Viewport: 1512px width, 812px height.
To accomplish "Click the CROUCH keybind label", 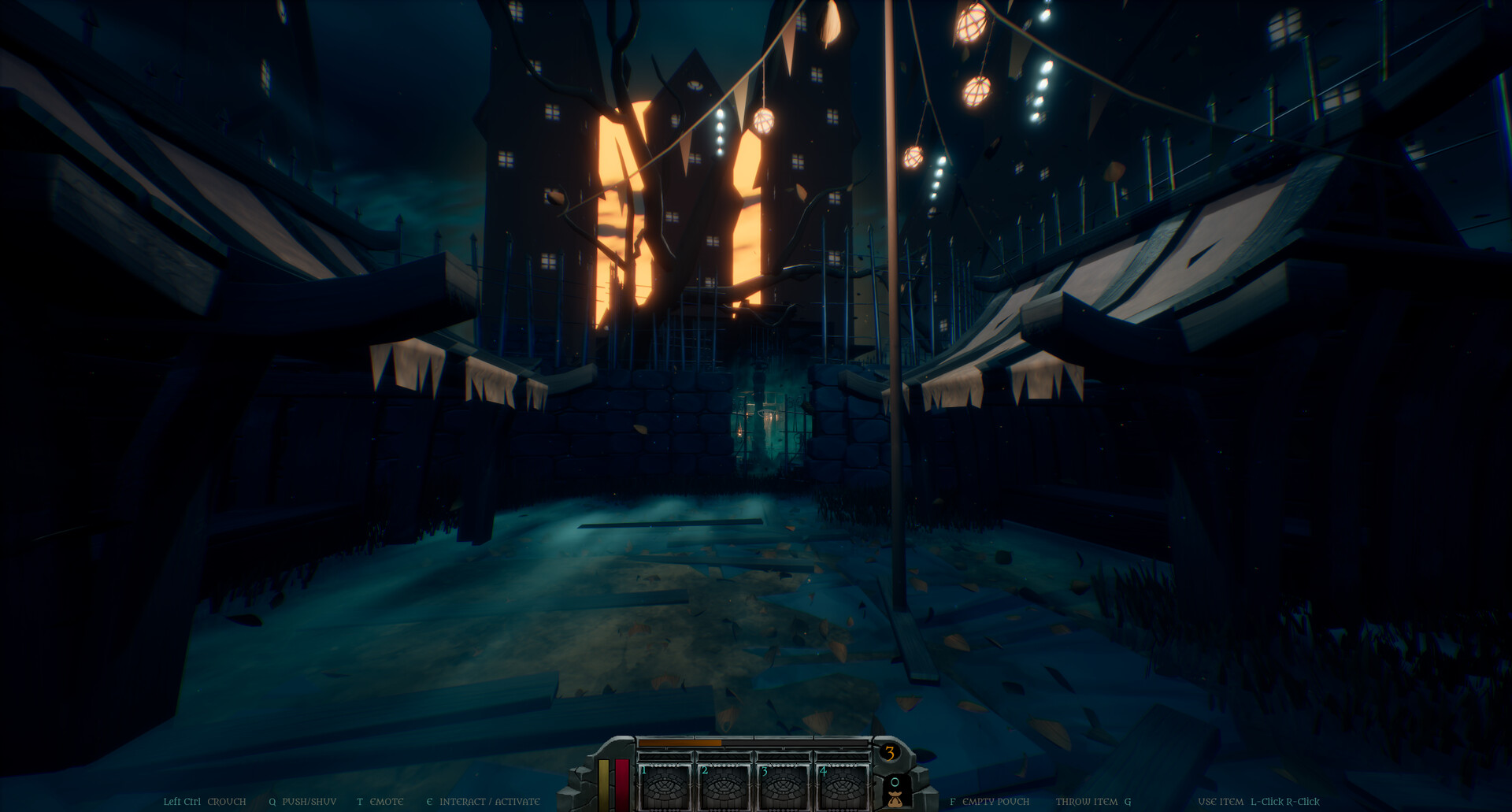I will pyautogui.click(x=226, y=800).
